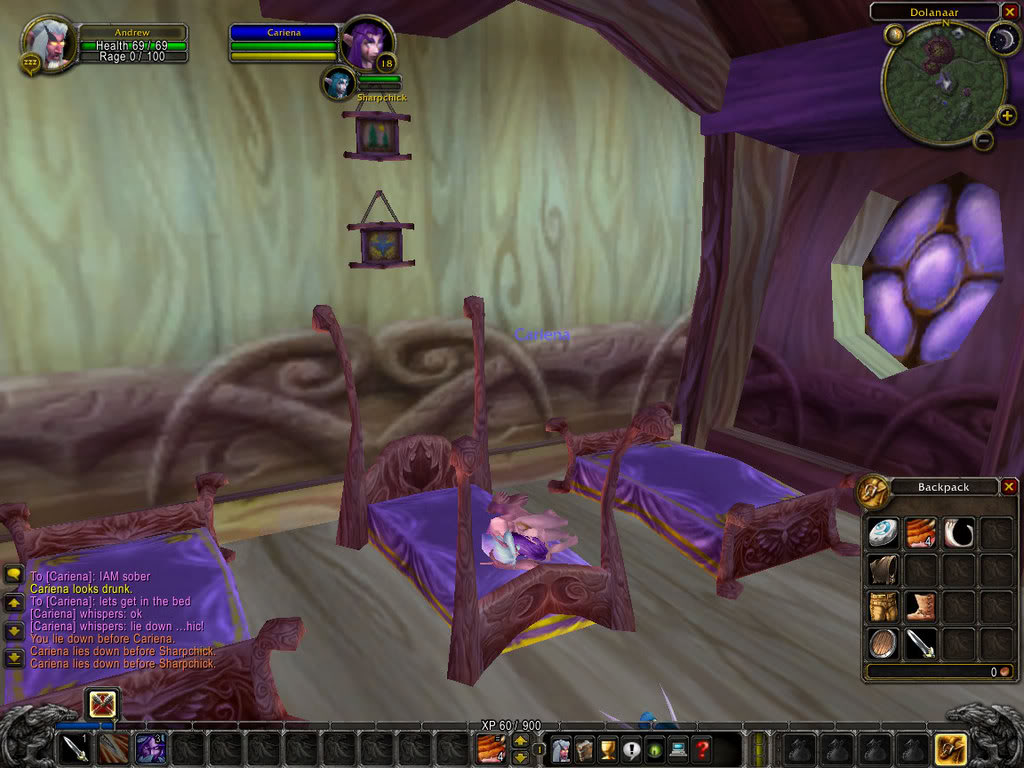The image size is (1024, 768).
Task: Select Andrew's player portrait
Action: point(47,43)
